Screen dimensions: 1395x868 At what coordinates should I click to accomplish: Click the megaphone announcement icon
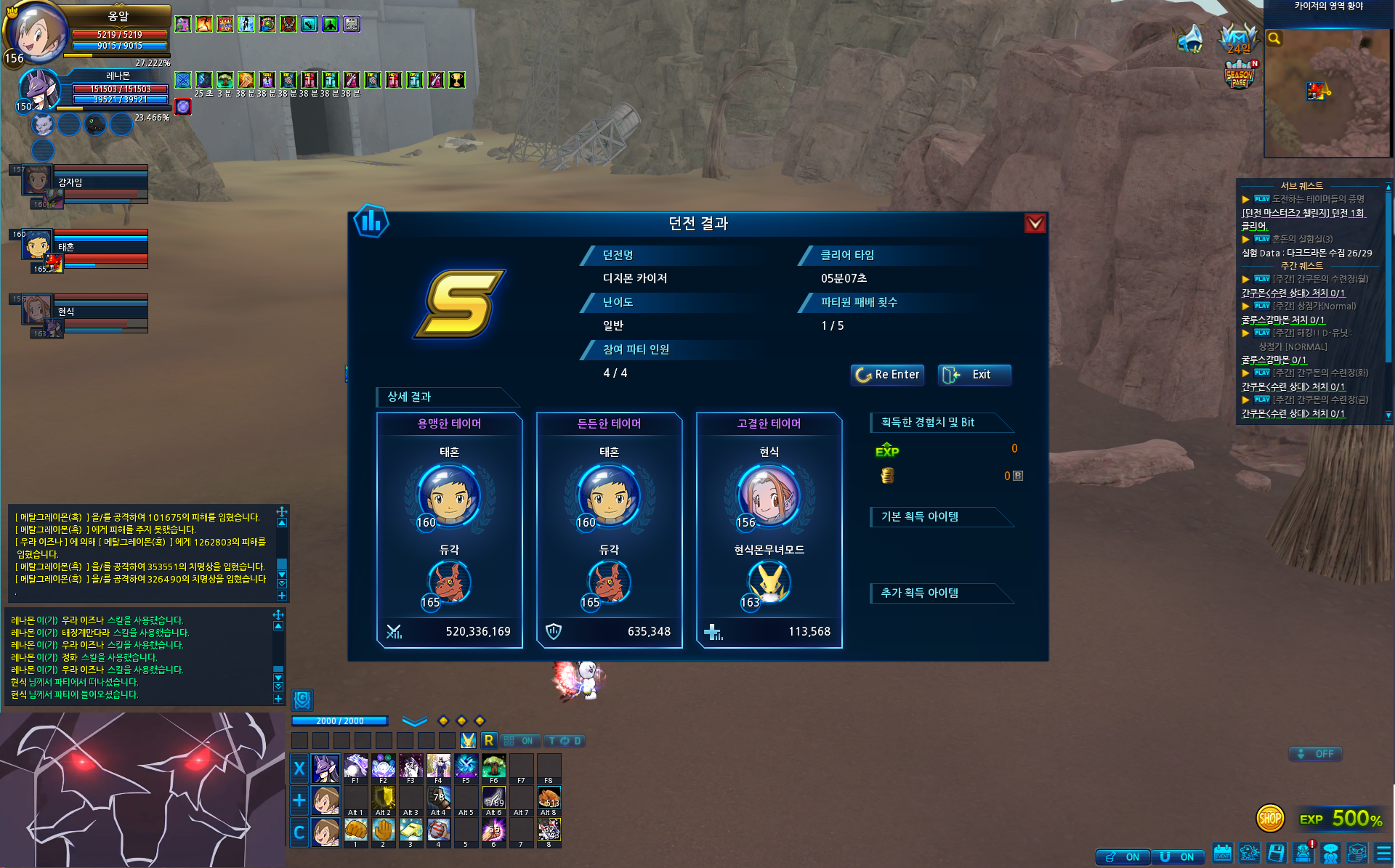1190,38
